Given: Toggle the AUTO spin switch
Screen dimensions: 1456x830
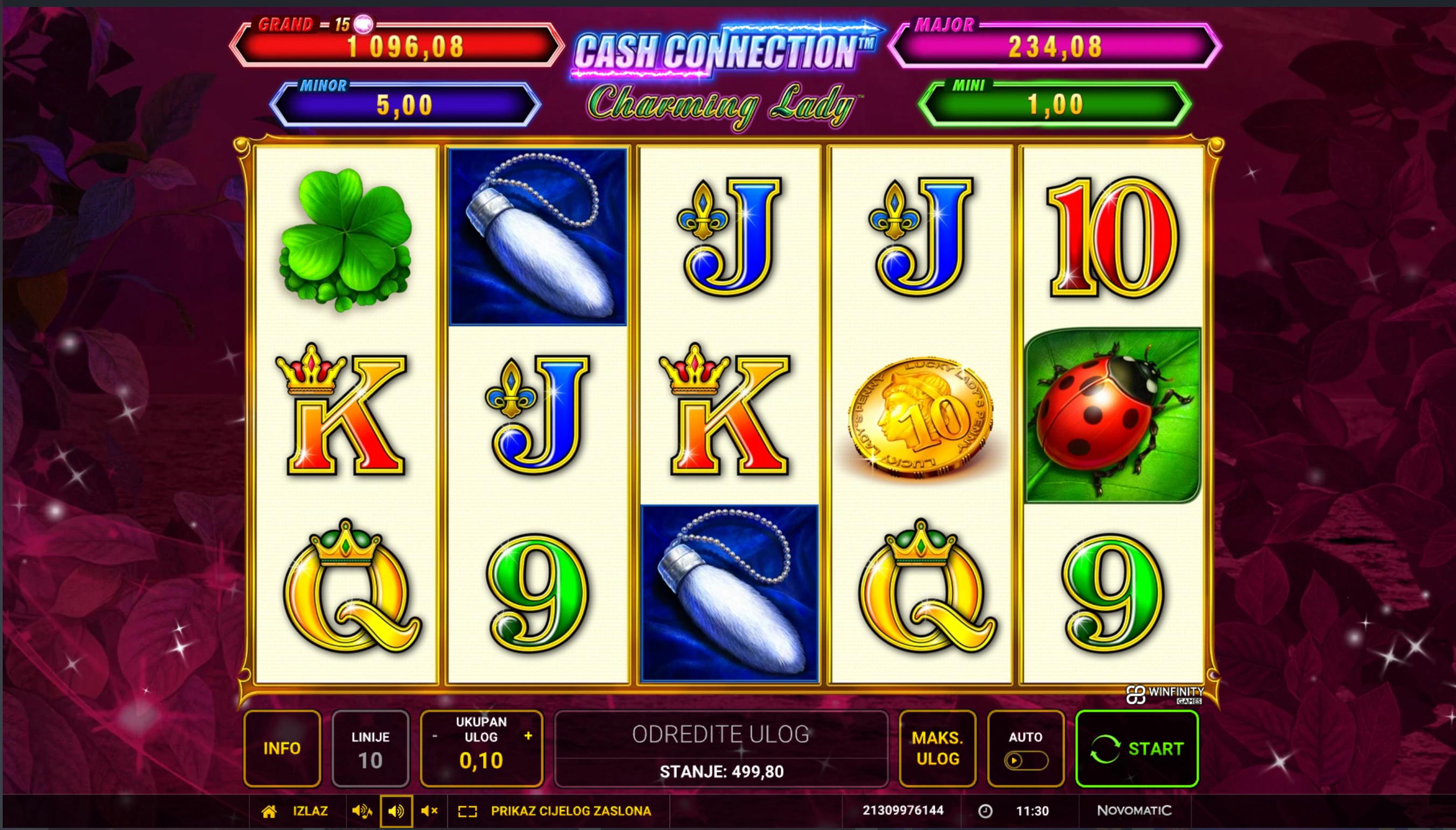Looking at the screenshot, I should [x=1025, y=760].
